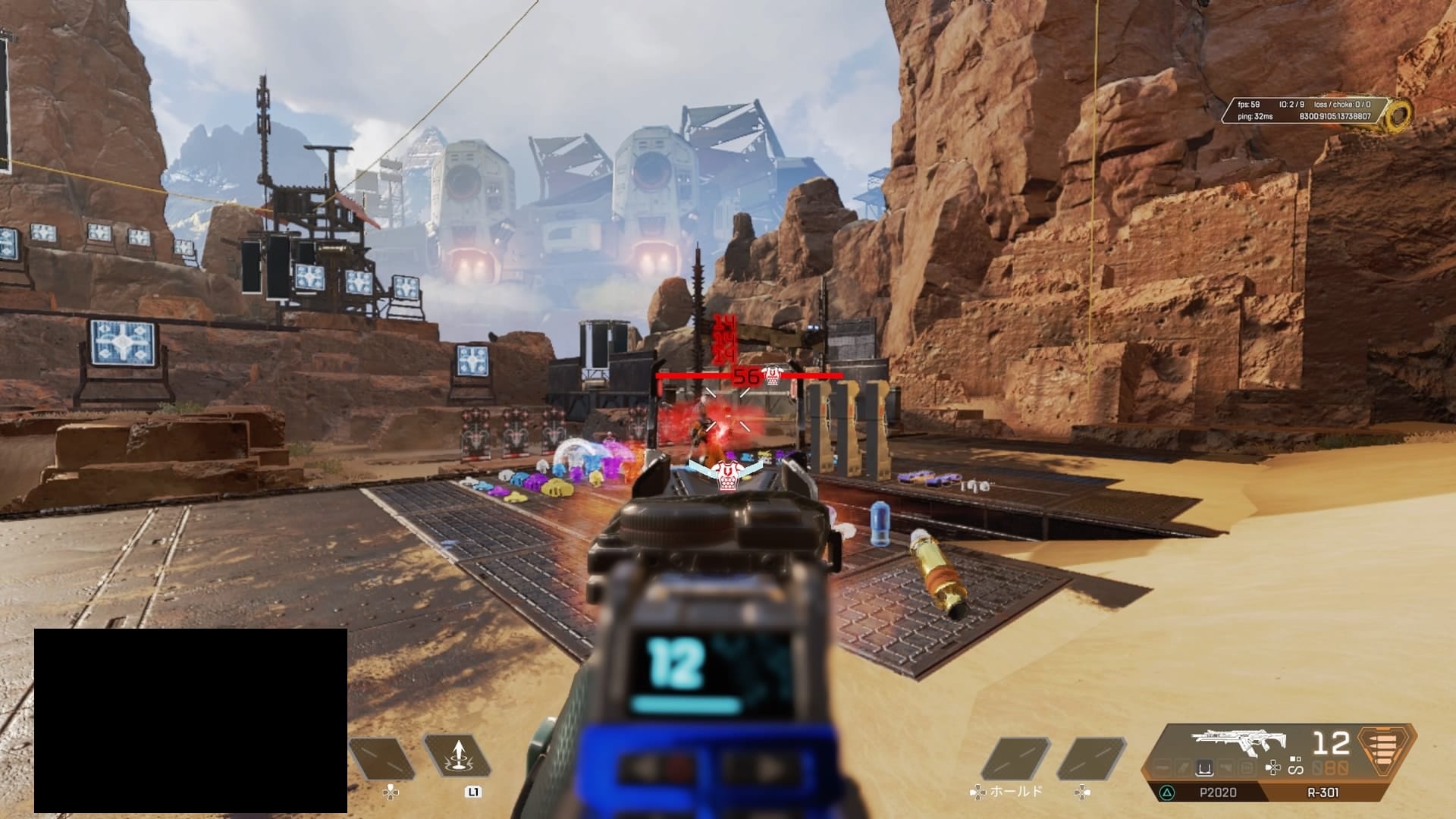Switch to the P2020 weapon tab
The height and width of the screenshot is (819, 1456).
[1217, 792]
